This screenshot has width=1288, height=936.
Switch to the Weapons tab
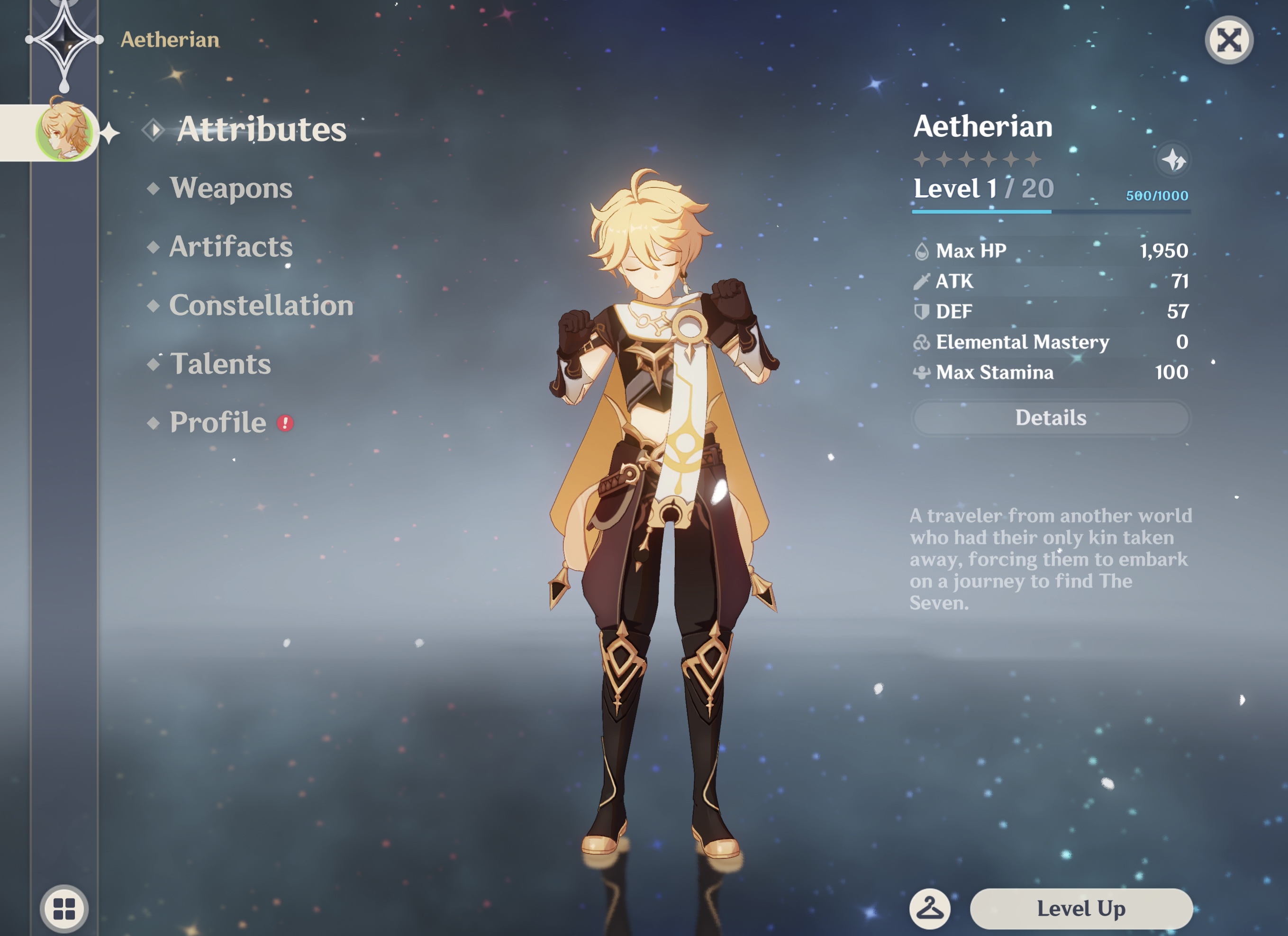232,189
